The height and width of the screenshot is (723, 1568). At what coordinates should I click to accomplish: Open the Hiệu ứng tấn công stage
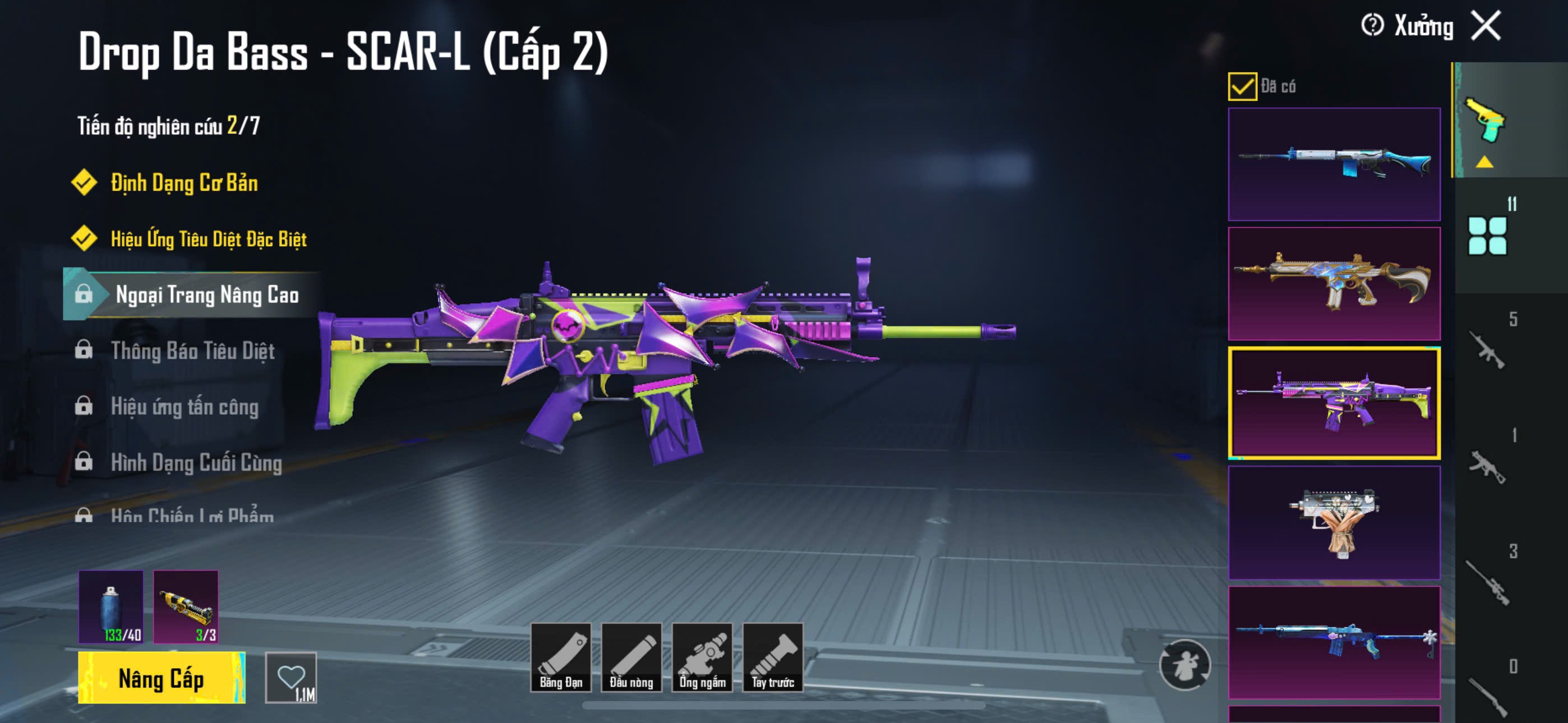[185, 406]
